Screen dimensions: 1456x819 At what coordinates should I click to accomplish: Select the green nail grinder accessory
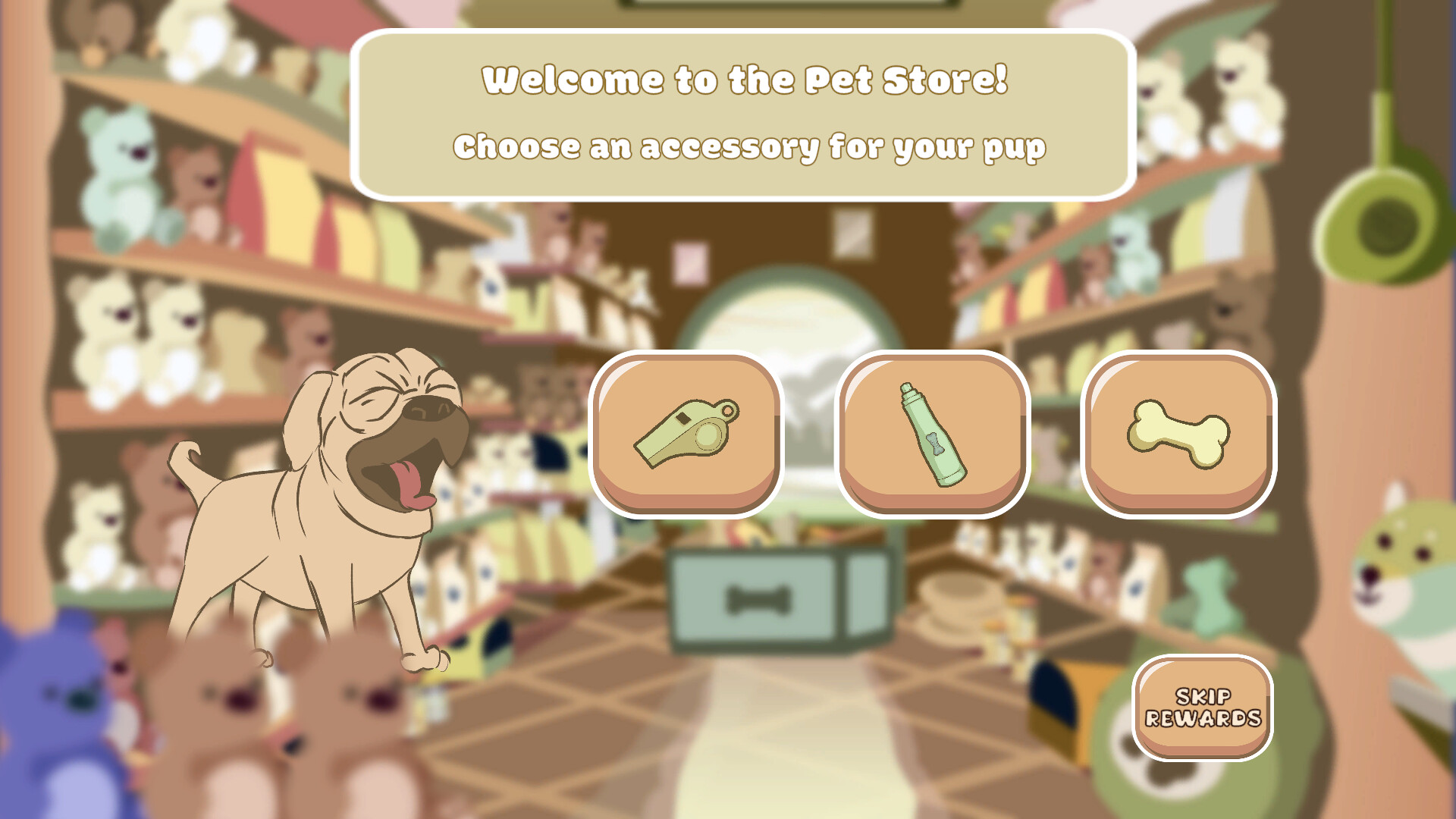(x=932, y=434)
